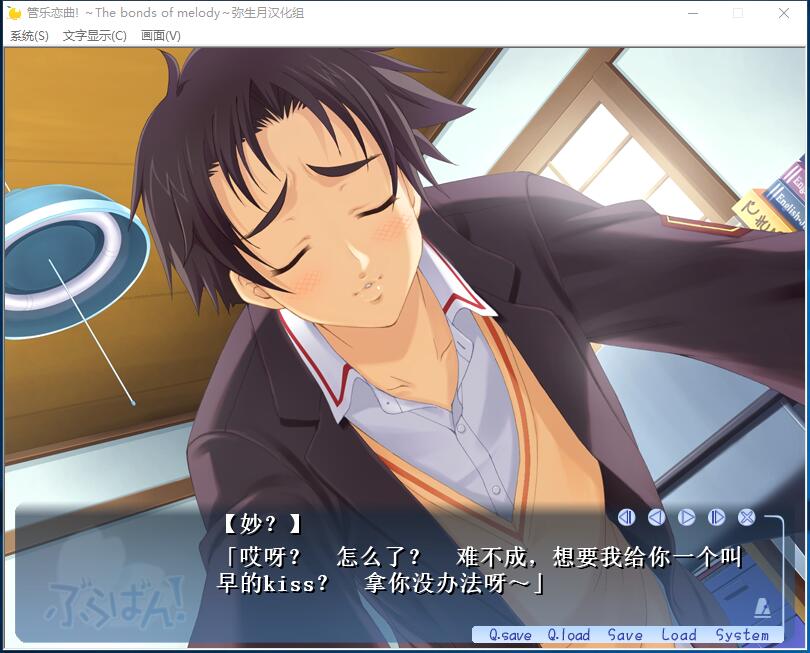
Task: Open the Load screen
Action: (x=678, y=635)
